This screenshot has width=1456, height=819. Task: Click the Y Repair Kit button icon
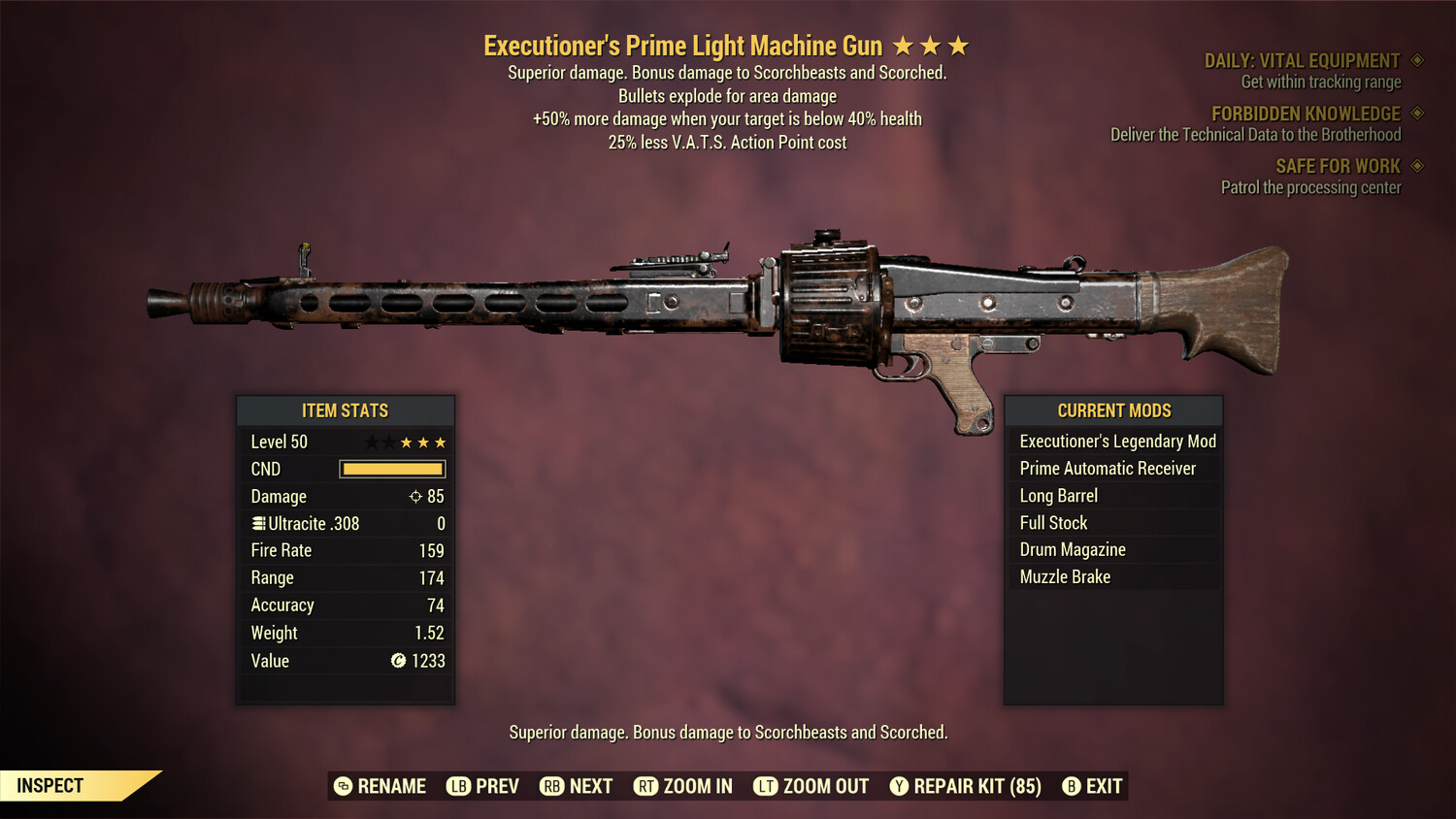[898, 786]
